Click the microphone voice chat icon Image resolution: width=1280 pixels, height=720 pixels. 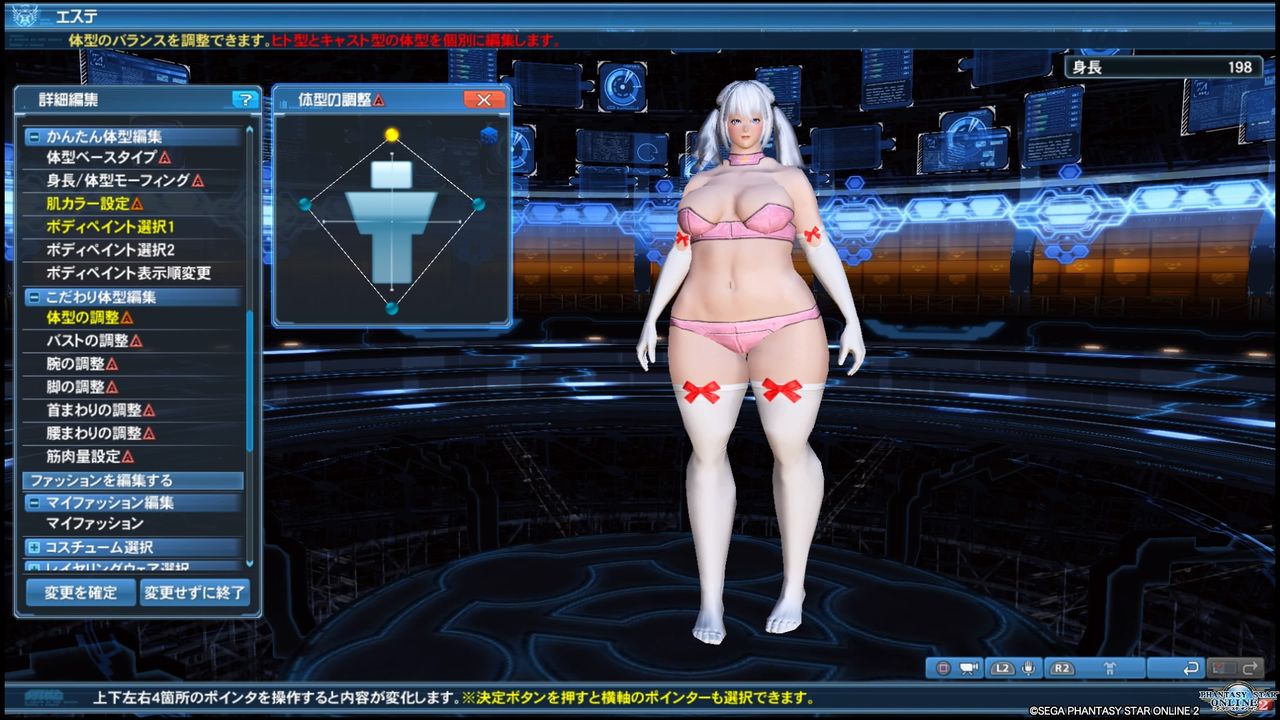pyautogui.click(x=1028, y=668)
